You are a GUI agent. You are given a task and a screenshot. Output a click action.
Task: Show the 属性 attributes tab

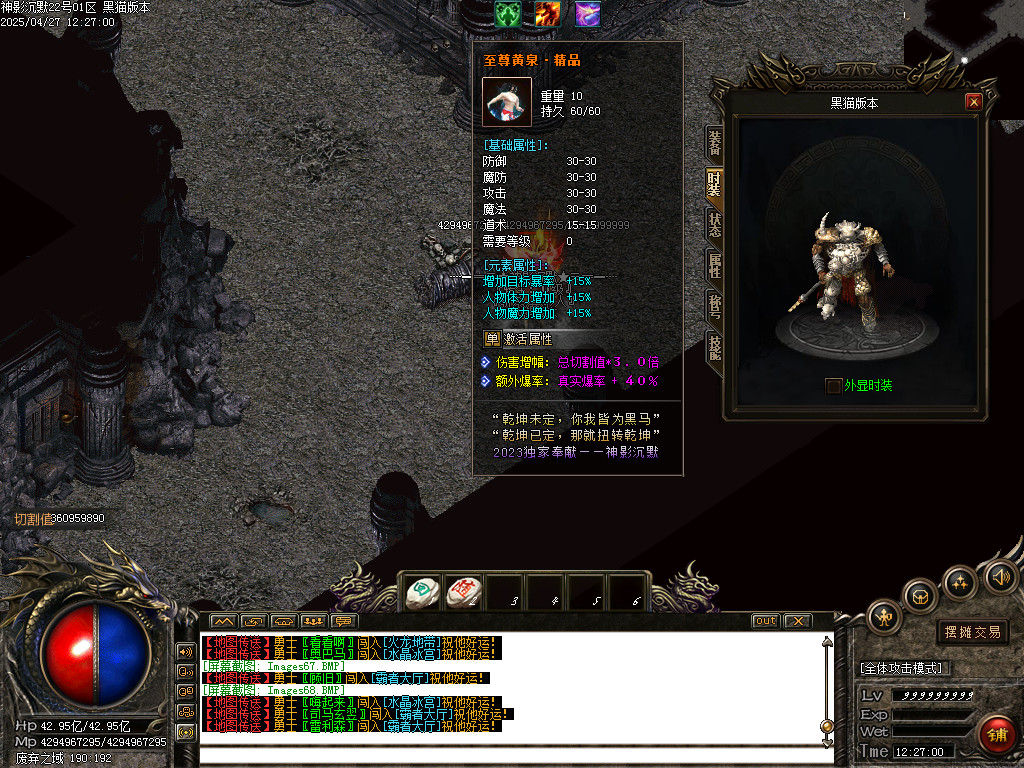coord(714,265)
